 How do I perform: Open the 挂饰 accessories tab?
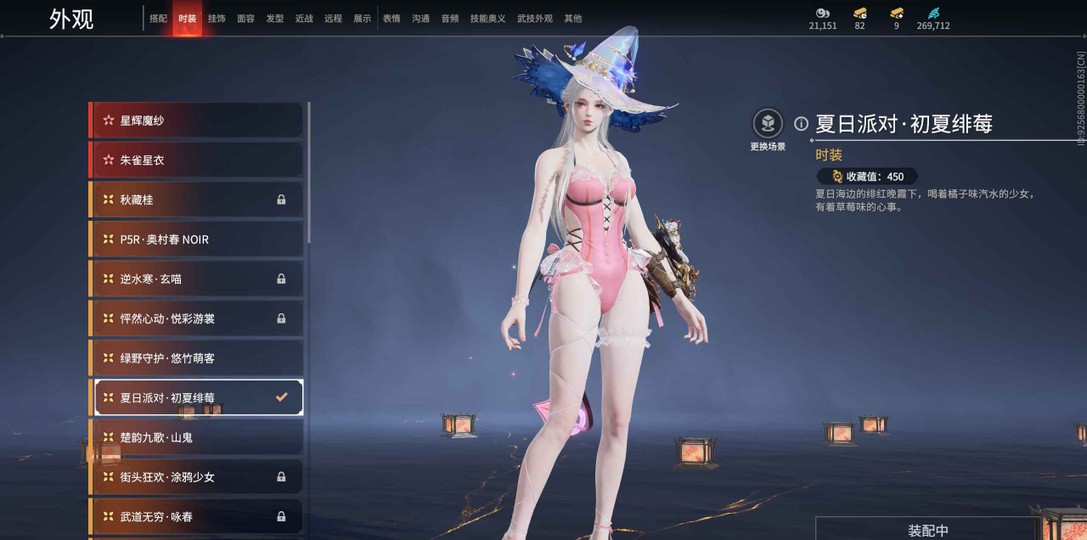click(216, 19)
